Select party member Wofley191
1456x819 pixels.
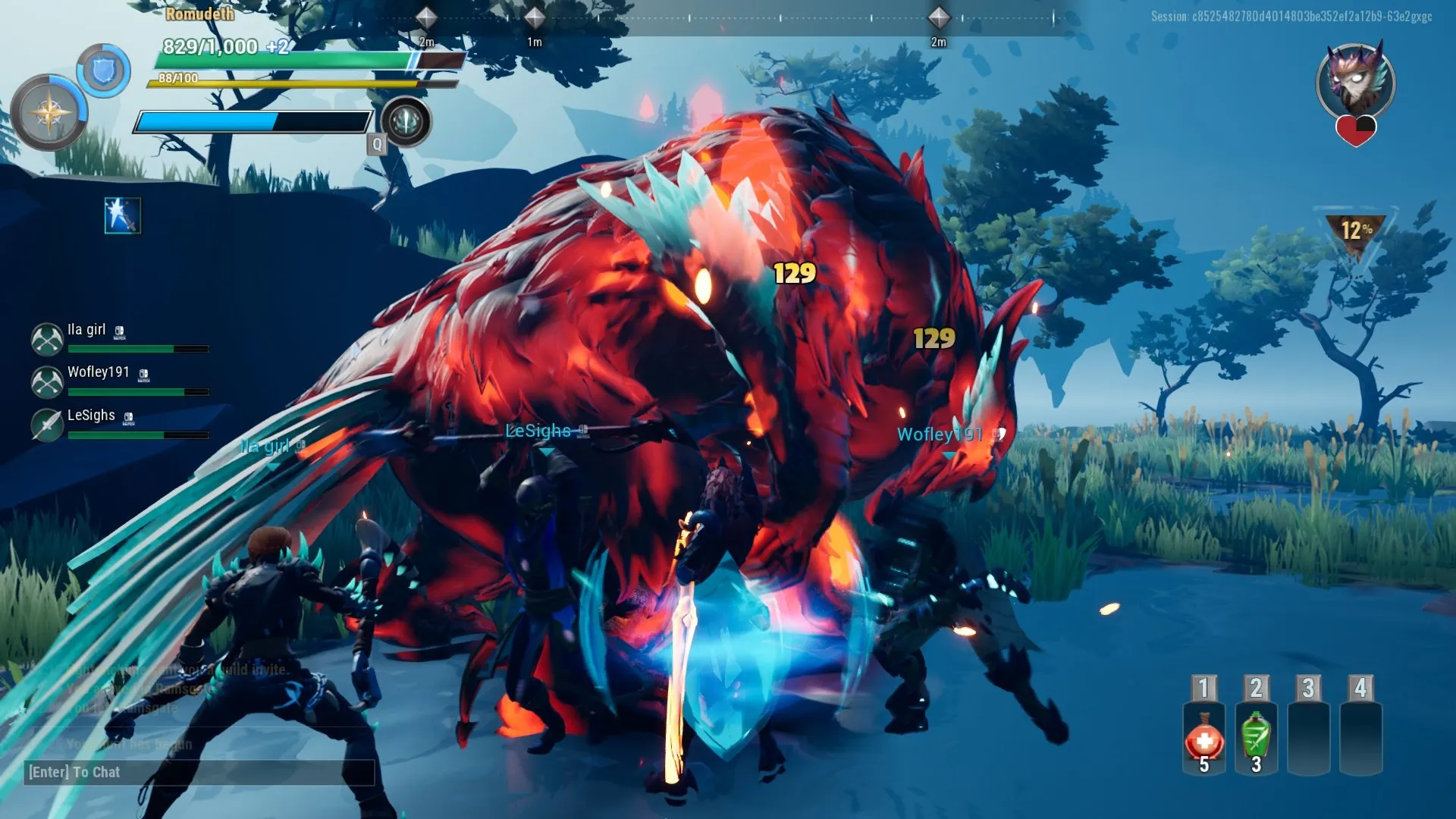98,372
